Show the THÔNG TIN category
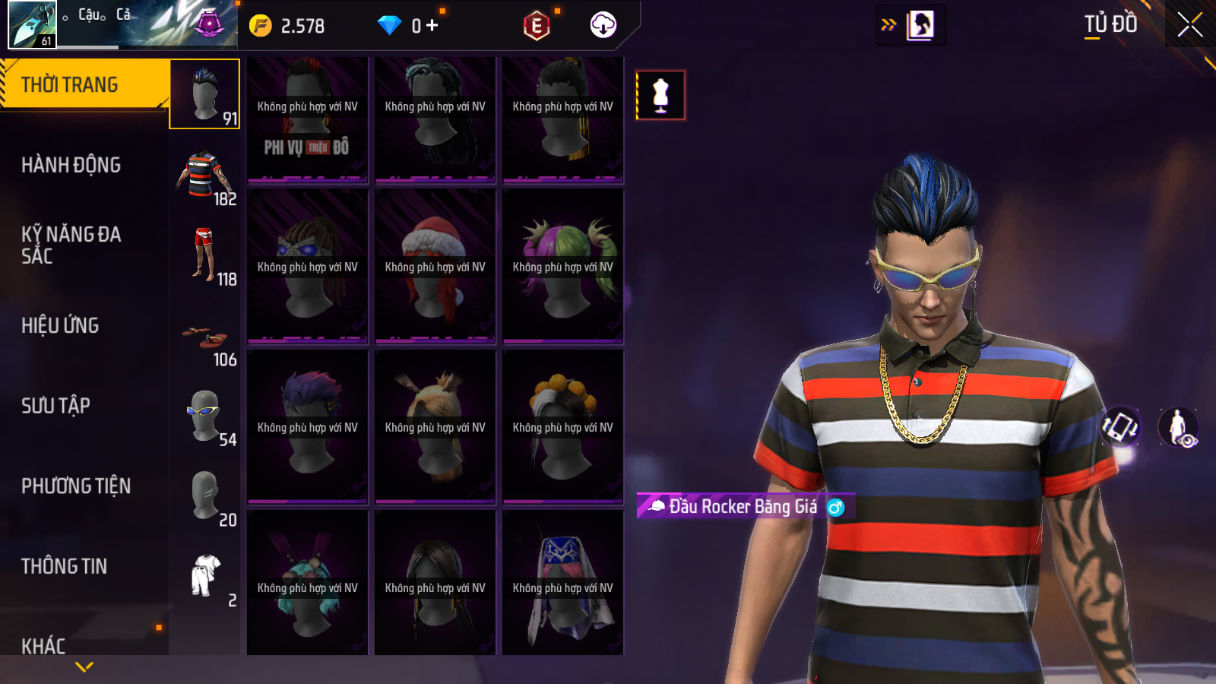Viewport: 1216px width, 684px height. [x=64, y=566]
